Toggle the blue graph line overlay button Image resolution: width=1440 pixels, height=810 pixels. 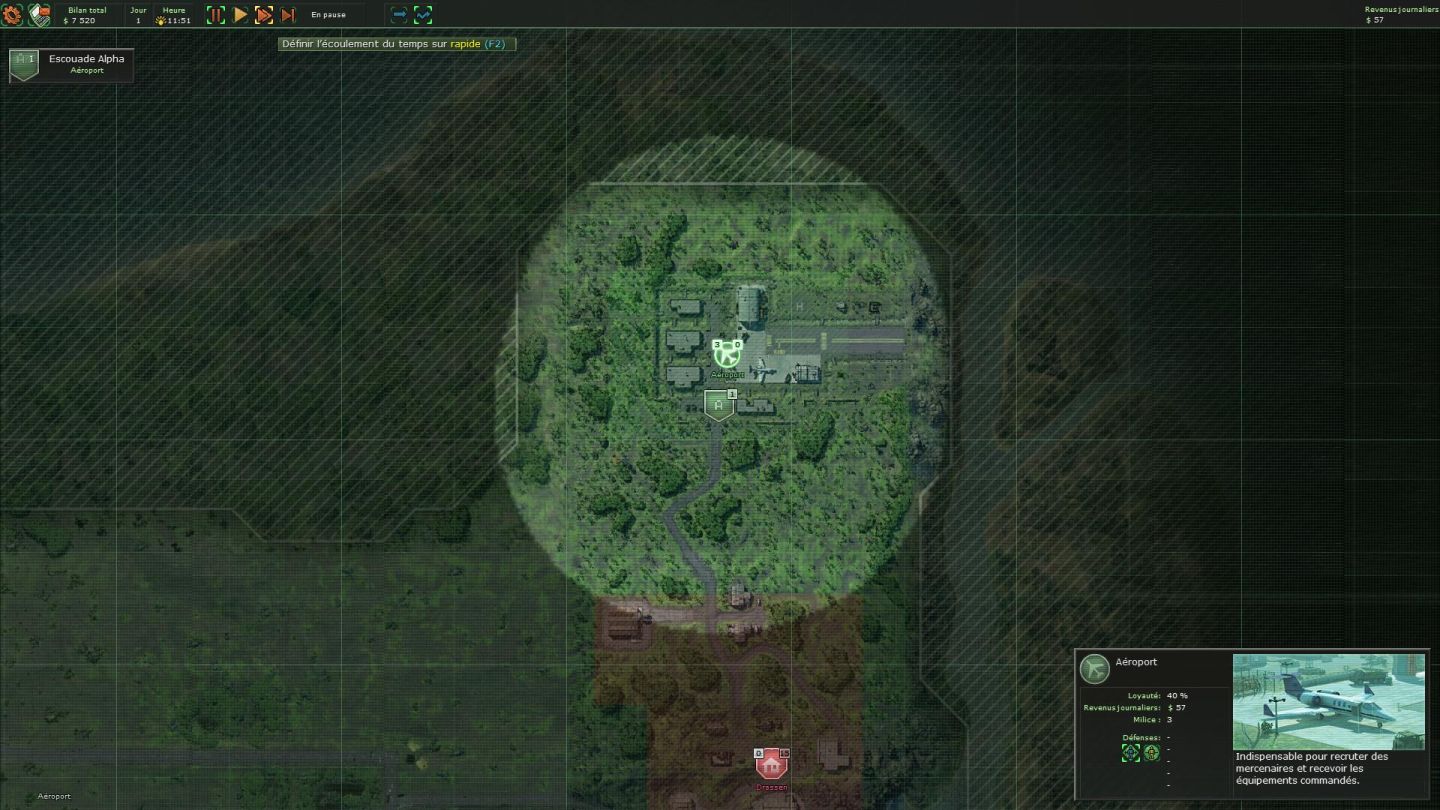pos(423,15)
